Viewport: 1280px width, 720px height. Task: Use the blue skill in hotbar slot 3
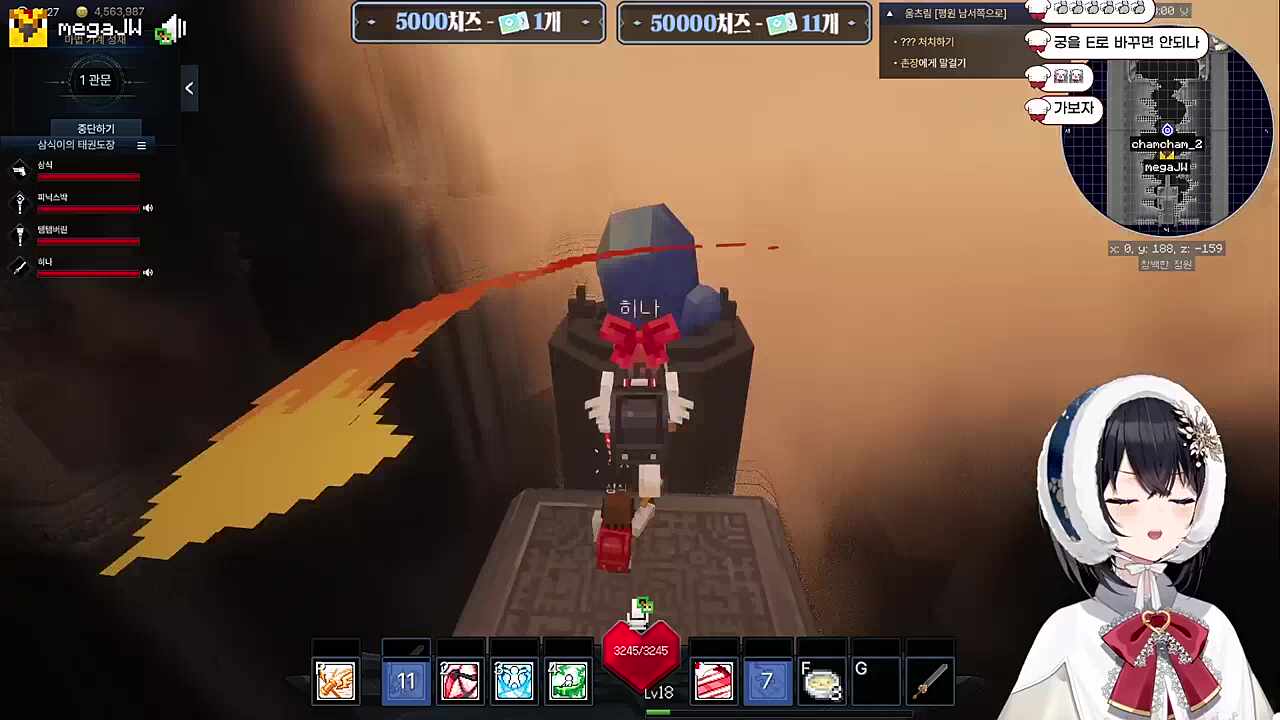tap(513, 680)
